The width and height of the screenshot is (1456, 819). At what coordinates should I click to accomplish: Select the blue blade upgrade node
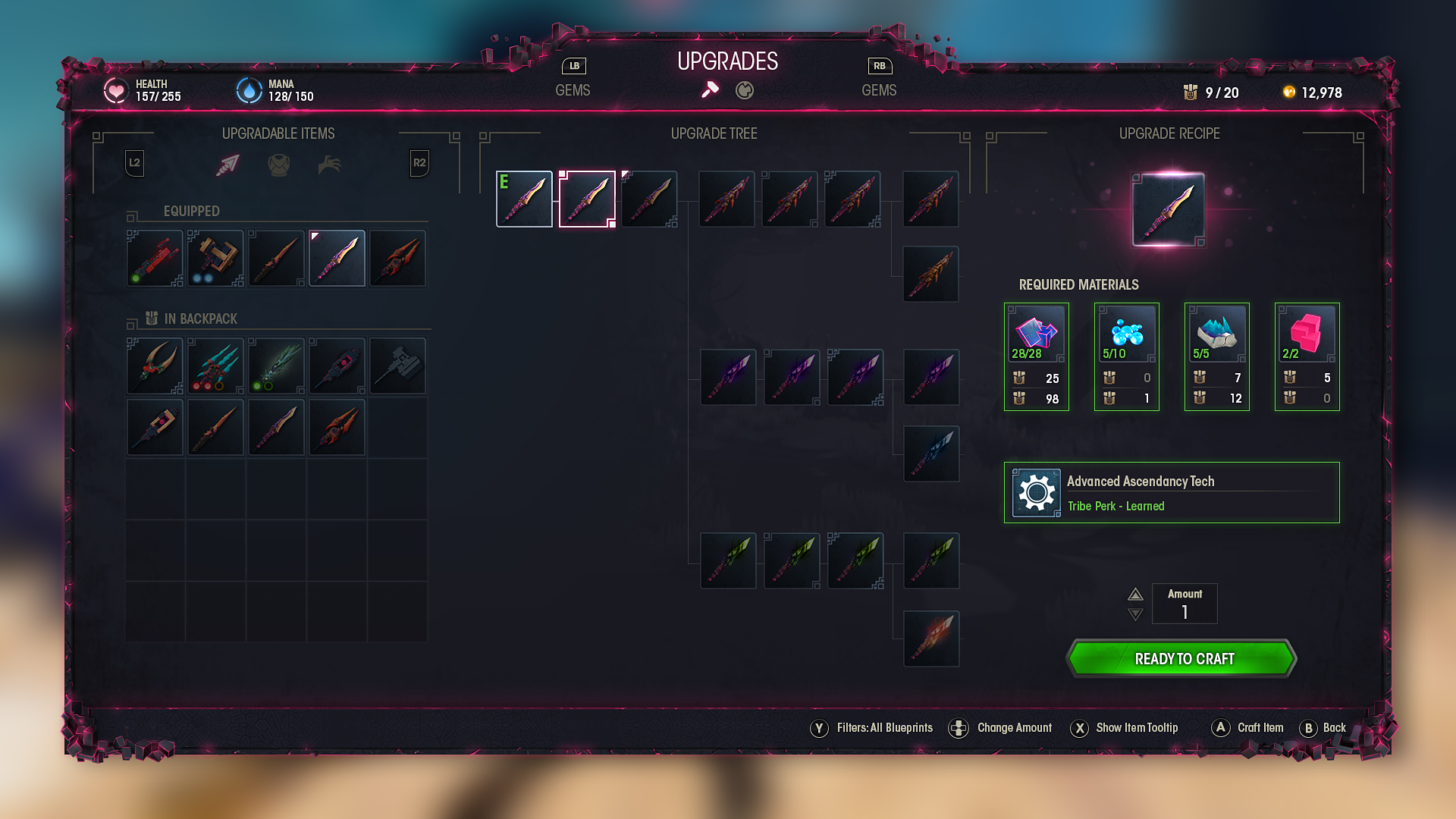[931, 454]
